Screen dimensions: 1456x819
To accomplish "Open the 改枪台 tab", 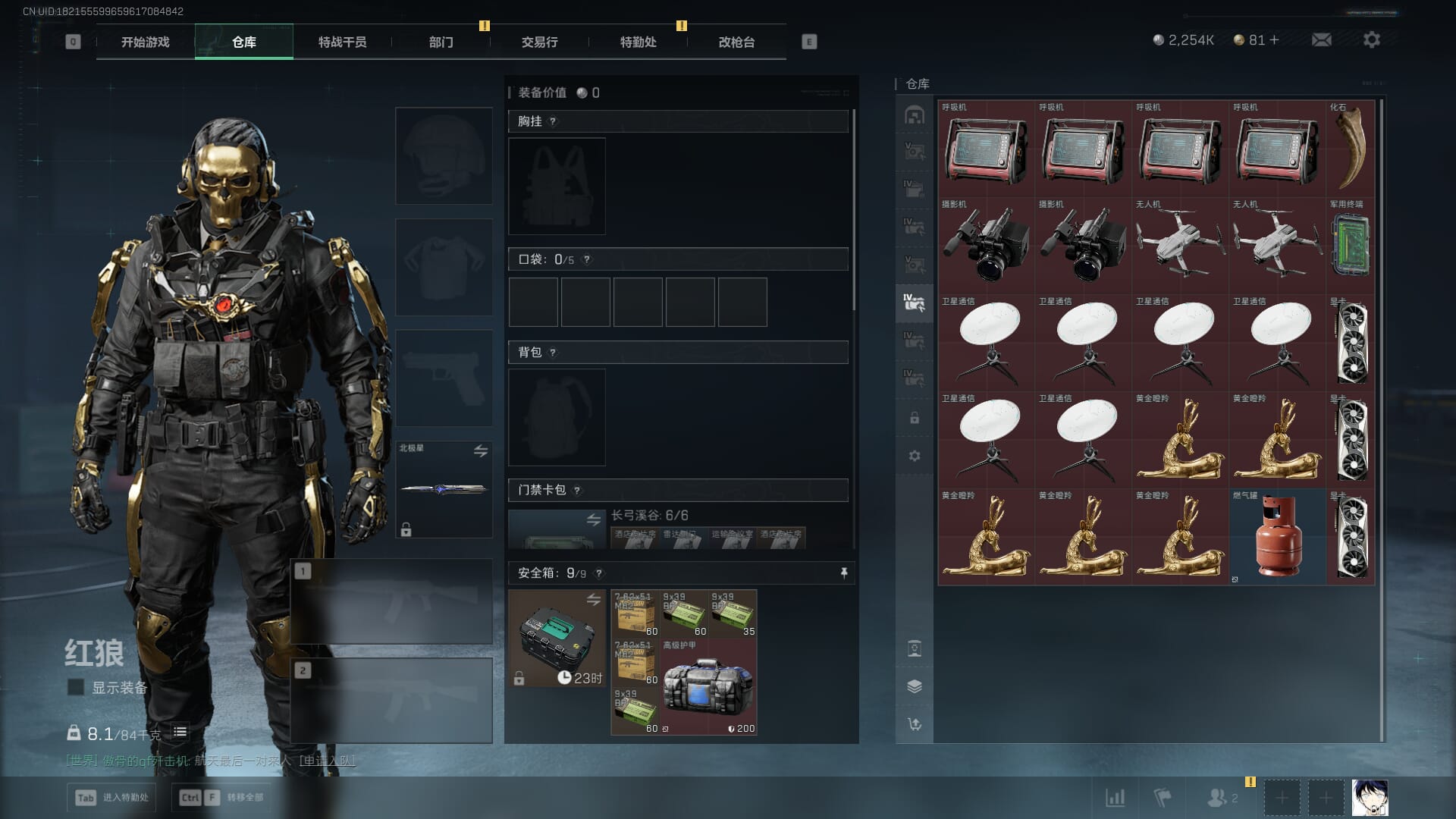I will [x=736, y=42].
